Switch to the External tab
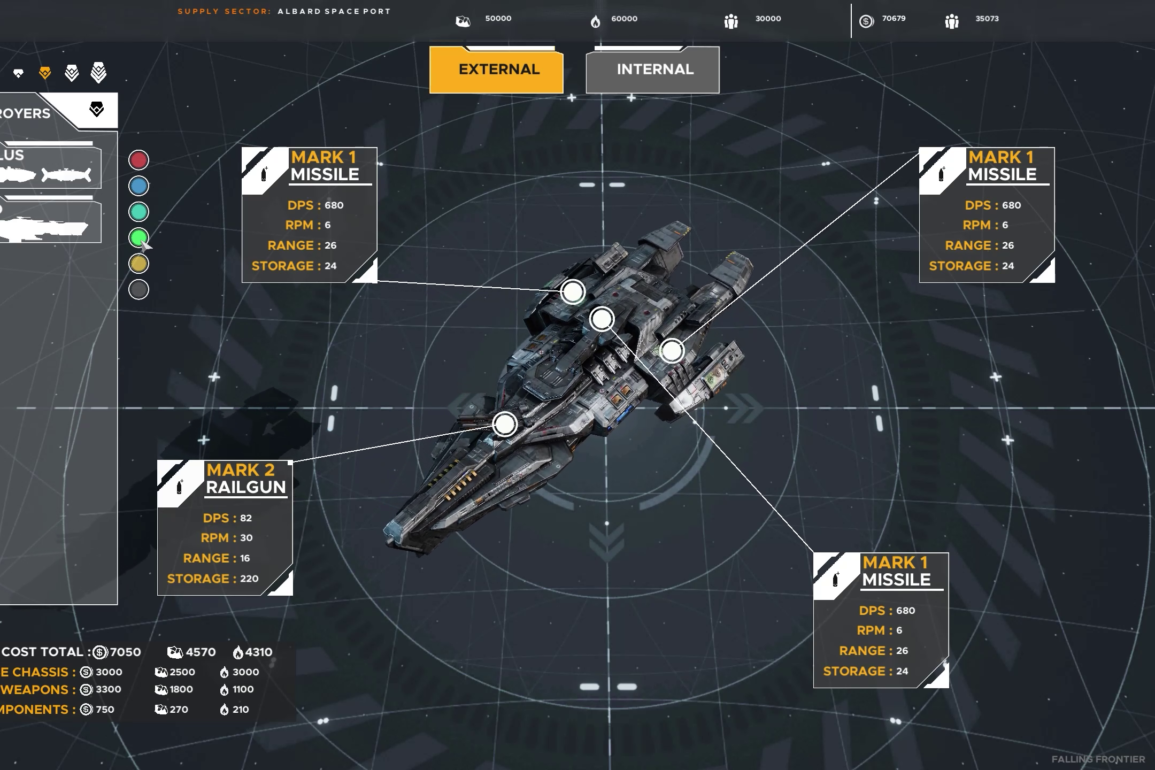This screenshot has height=770, width=1155. click(x=496, y=70)
